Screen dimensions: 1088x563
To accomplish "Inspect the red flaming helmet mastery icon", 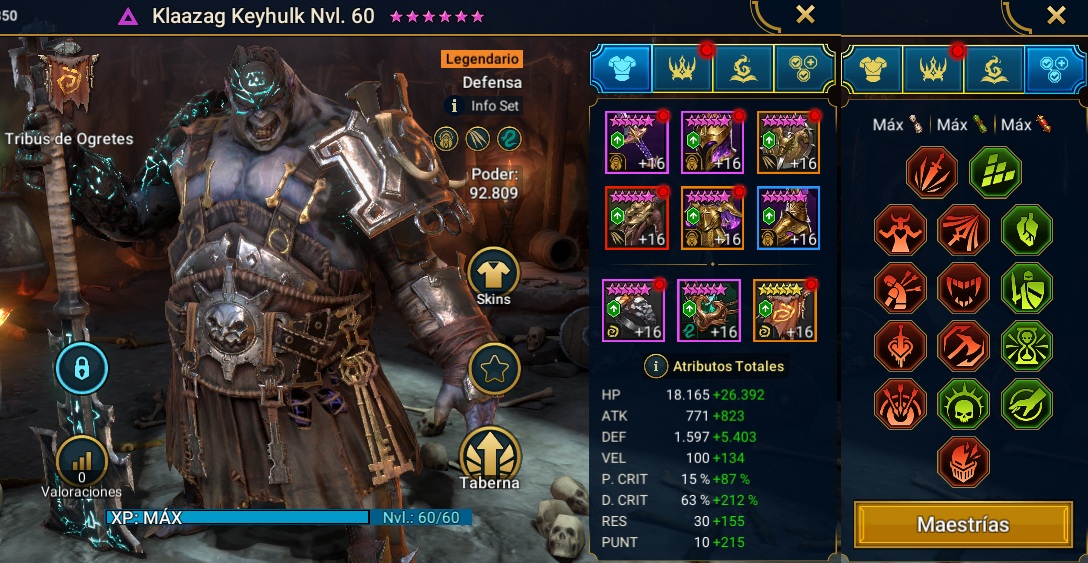I will (963, 461).
